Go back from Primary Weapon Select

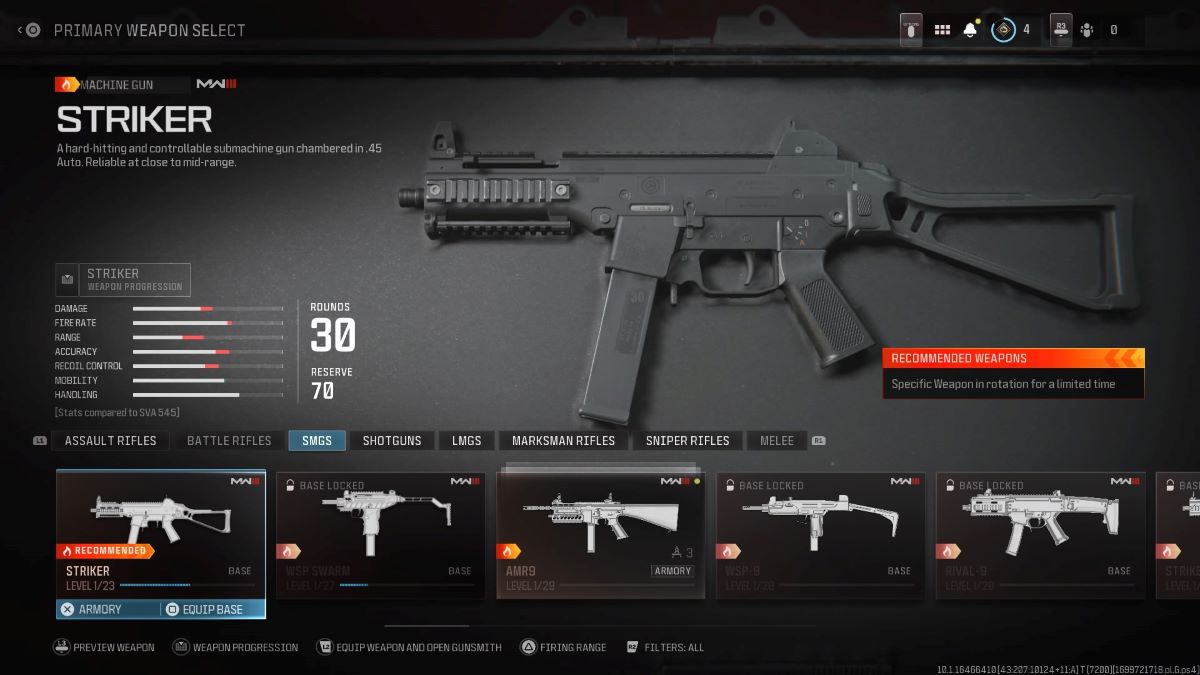coord(29,30)
